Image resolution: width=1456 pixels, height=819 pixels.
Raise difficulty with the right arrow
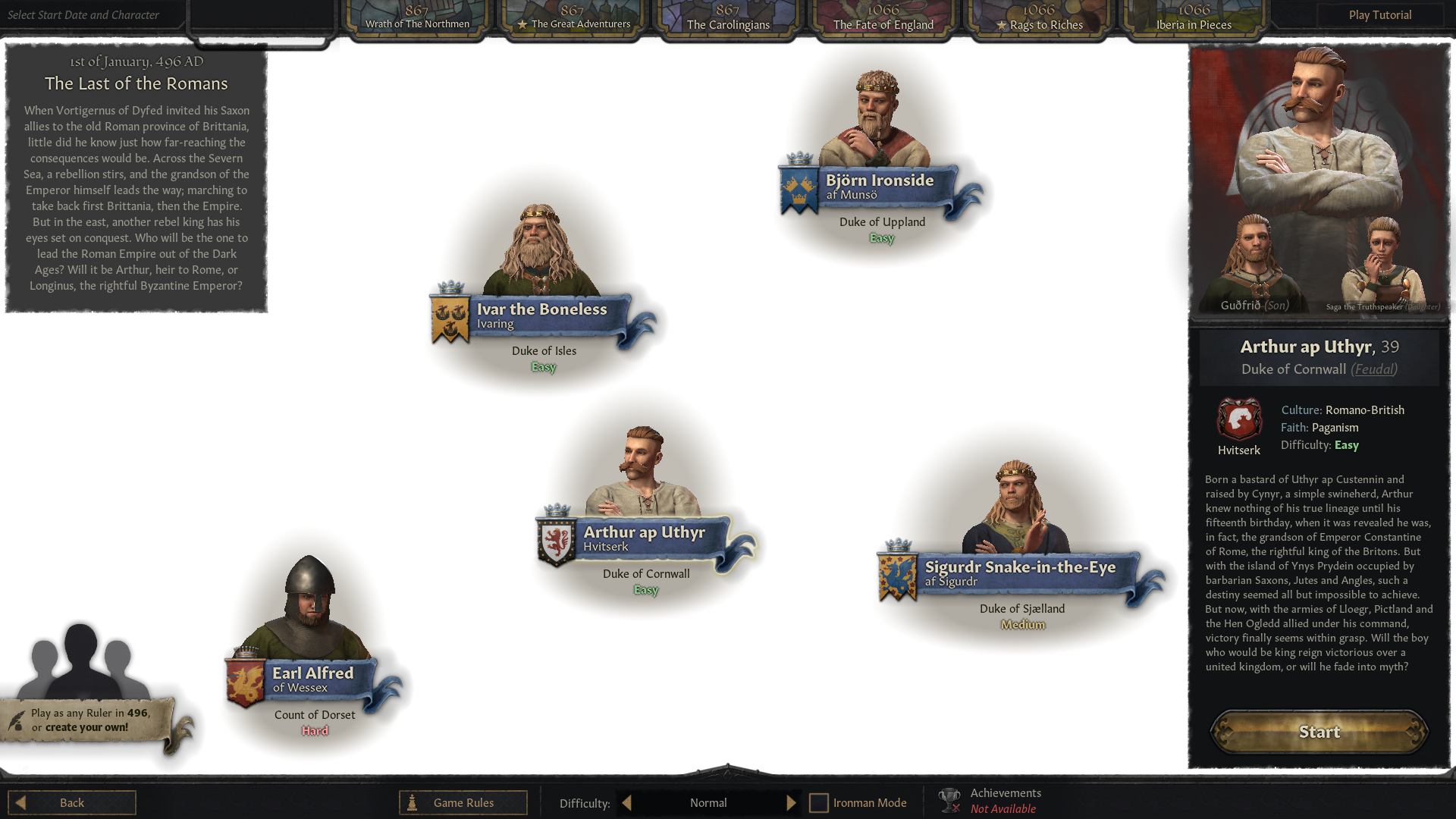(x=791, y=802)
